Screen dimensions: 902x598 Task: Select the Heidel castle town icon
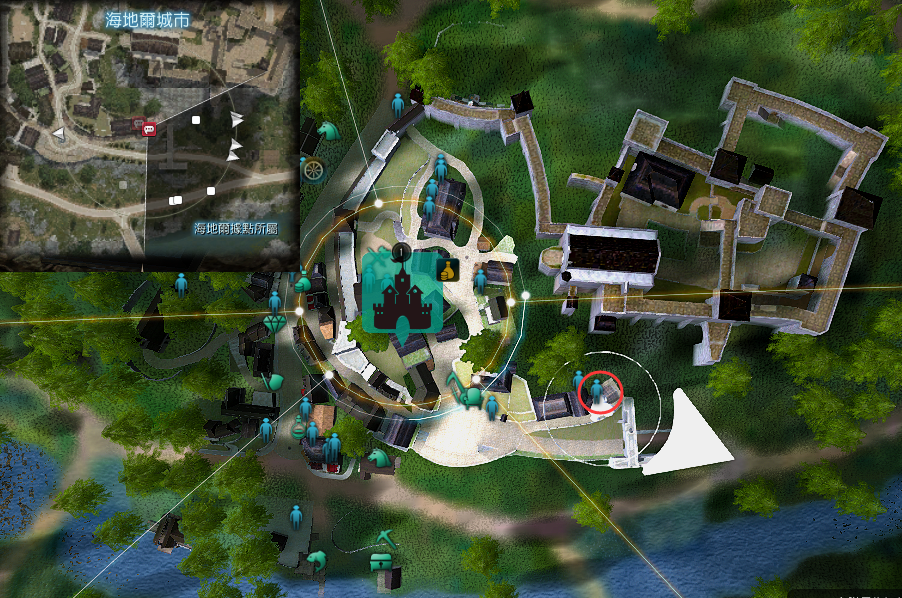(399, 290)
